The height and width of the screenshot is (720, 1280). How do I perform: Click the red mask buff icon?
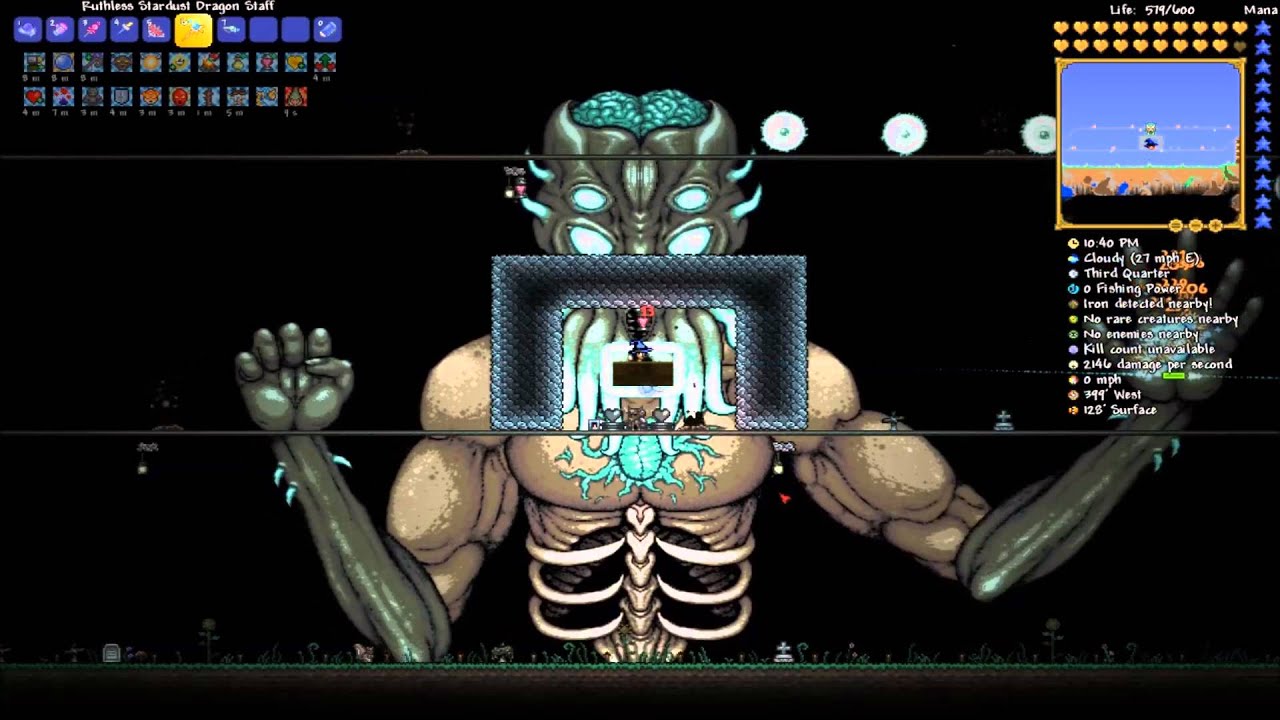180,97
